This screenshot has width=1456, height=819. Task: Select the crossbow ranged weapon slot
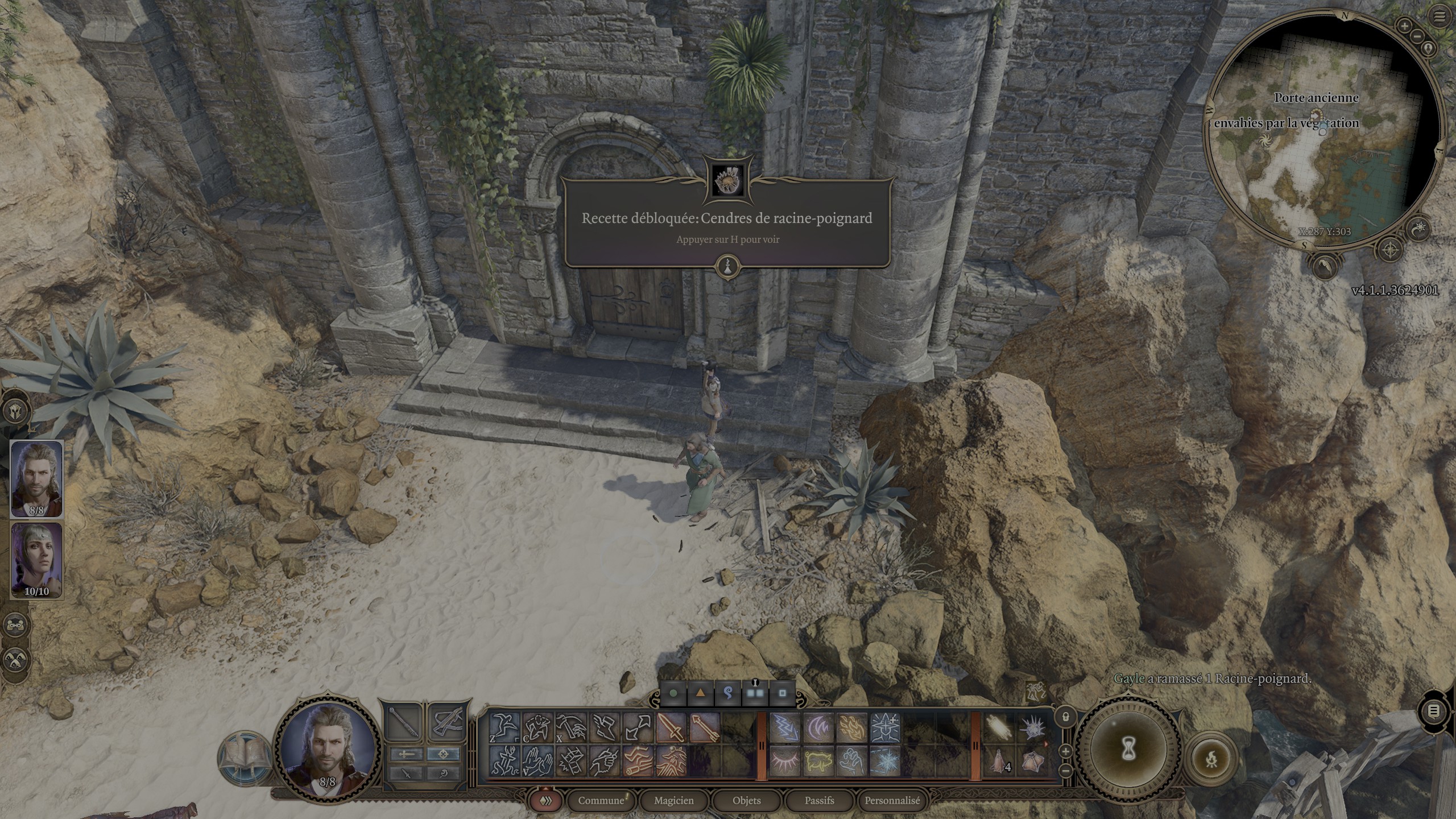tap(448, 723)
